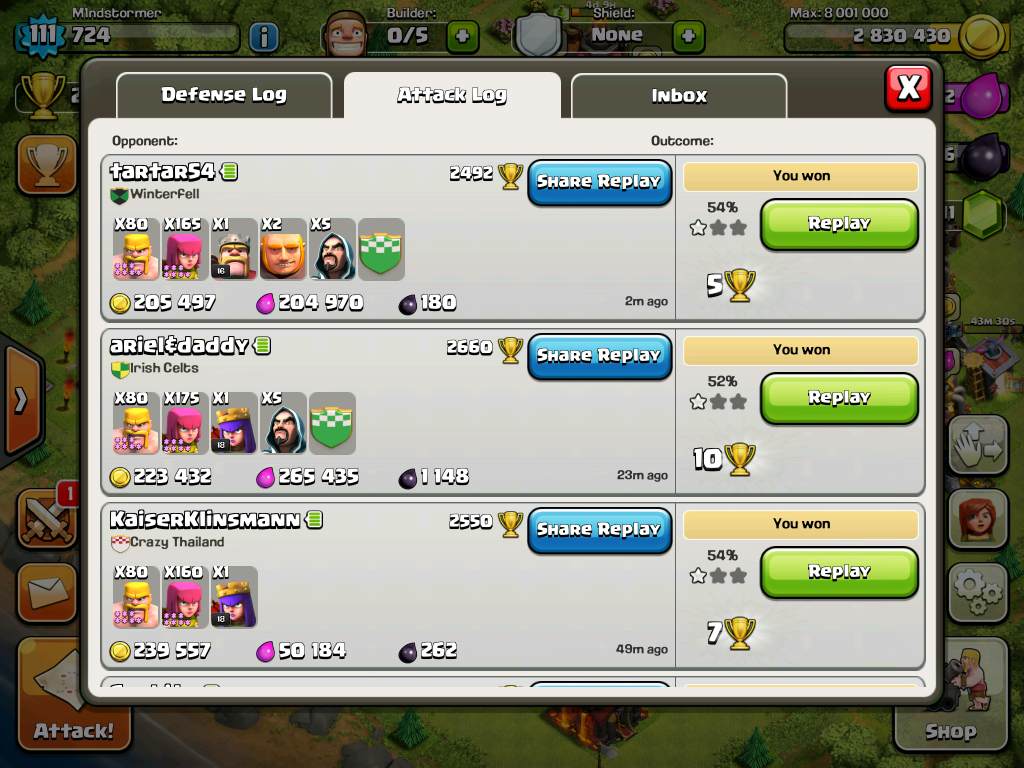
Task: Watch Replay of ariel&daddy battle
Action: pos(839,398)
